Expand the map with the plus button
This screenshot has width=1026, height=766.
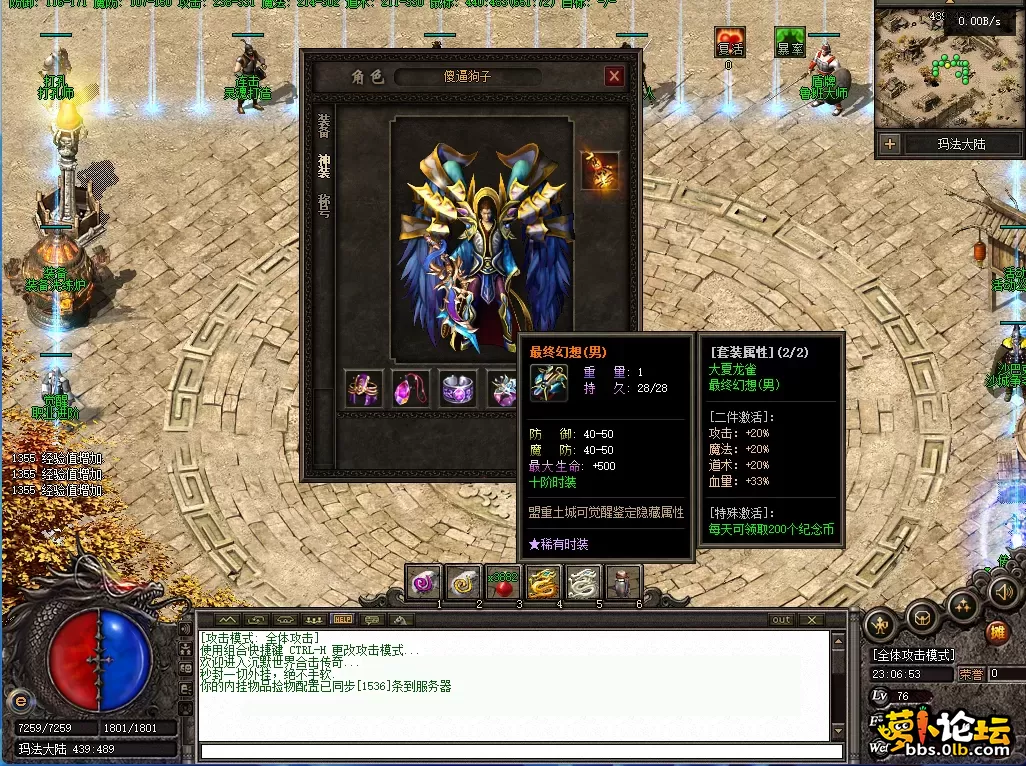(890, 144)
